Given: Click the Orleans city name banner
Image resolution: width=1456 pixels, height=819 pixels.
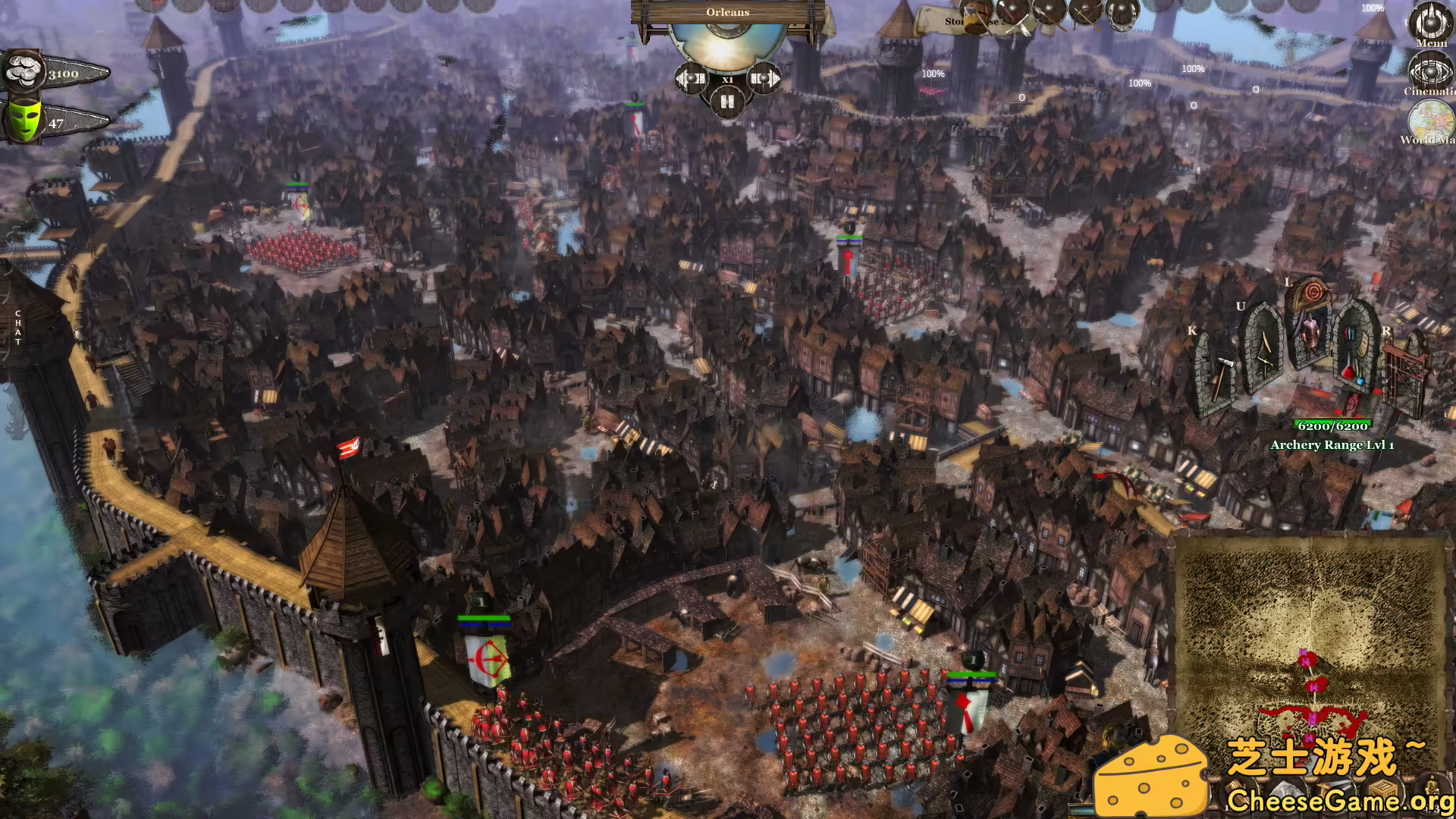Looking at the screenshot, I should point(728,13).
